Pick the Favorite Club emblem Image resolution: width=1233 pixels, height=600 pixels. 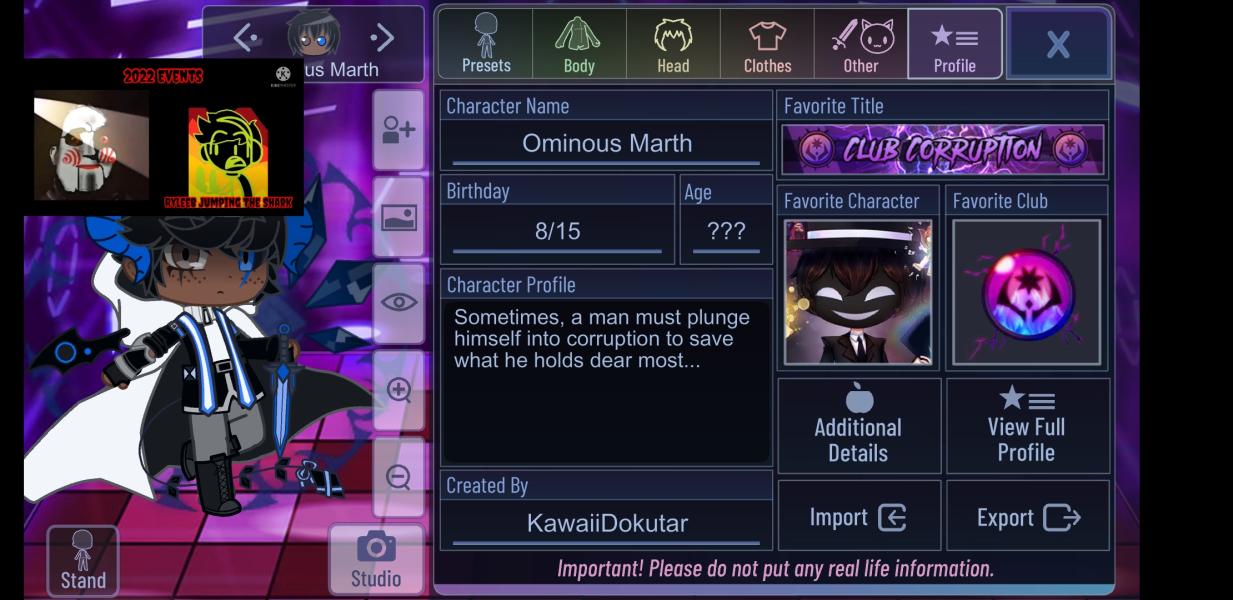[1027, 293]
